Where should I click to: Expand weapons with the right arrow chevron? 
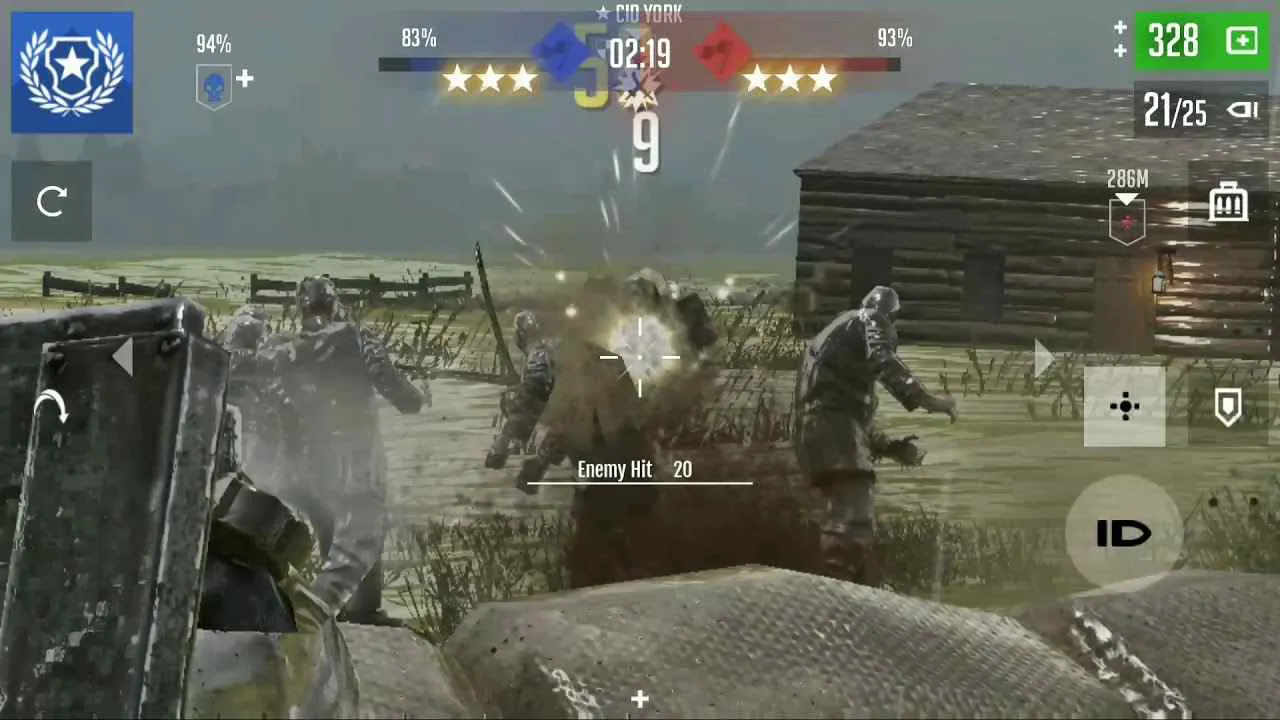coord(1043,357)
